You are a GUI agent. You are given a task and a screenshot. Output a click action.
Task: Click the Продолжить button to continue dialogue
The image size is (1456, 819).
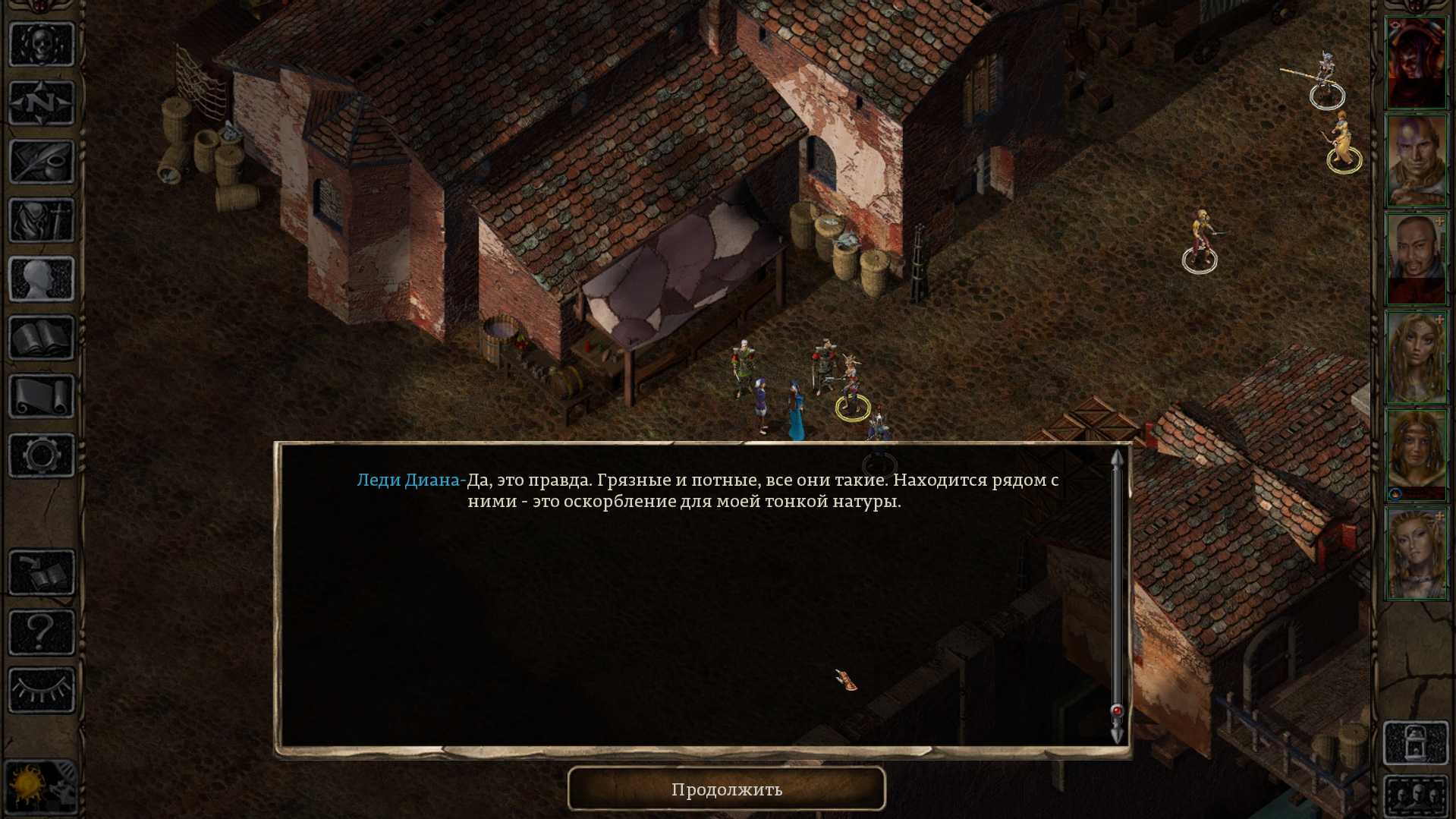point(726,789)
